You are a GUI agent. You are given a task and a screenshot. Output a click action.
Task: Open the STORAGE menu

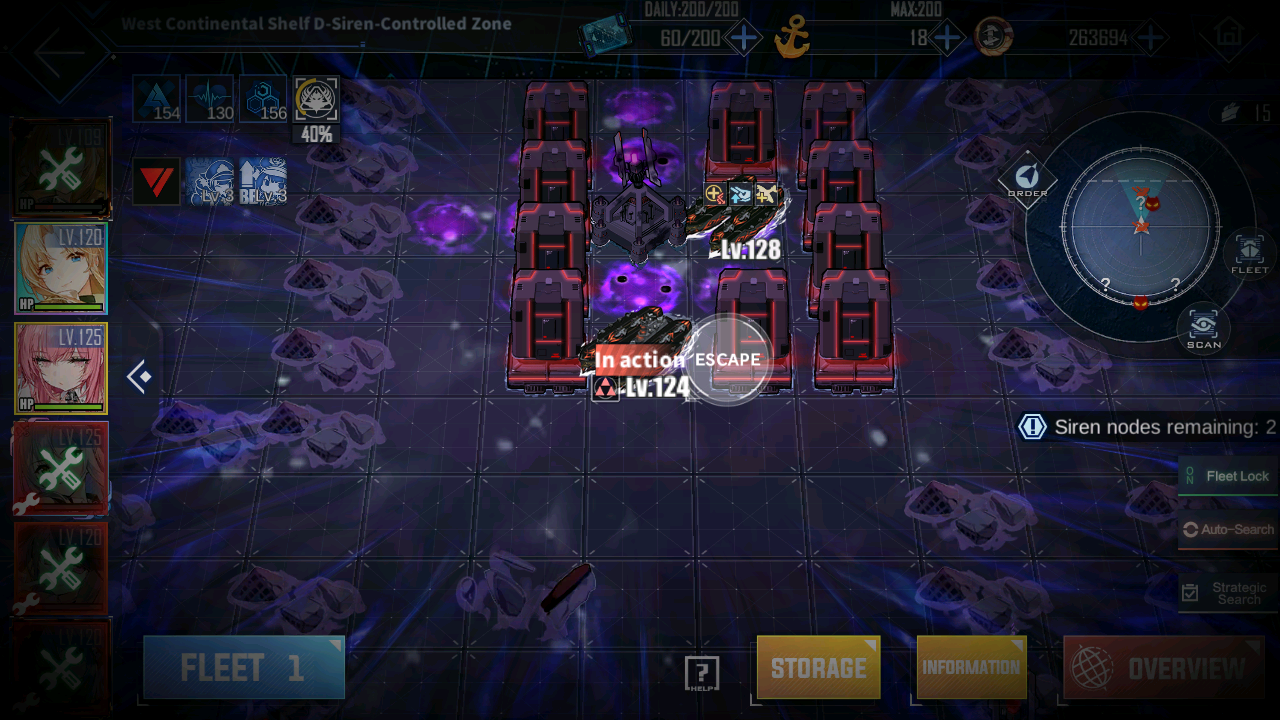pos(818,666)
